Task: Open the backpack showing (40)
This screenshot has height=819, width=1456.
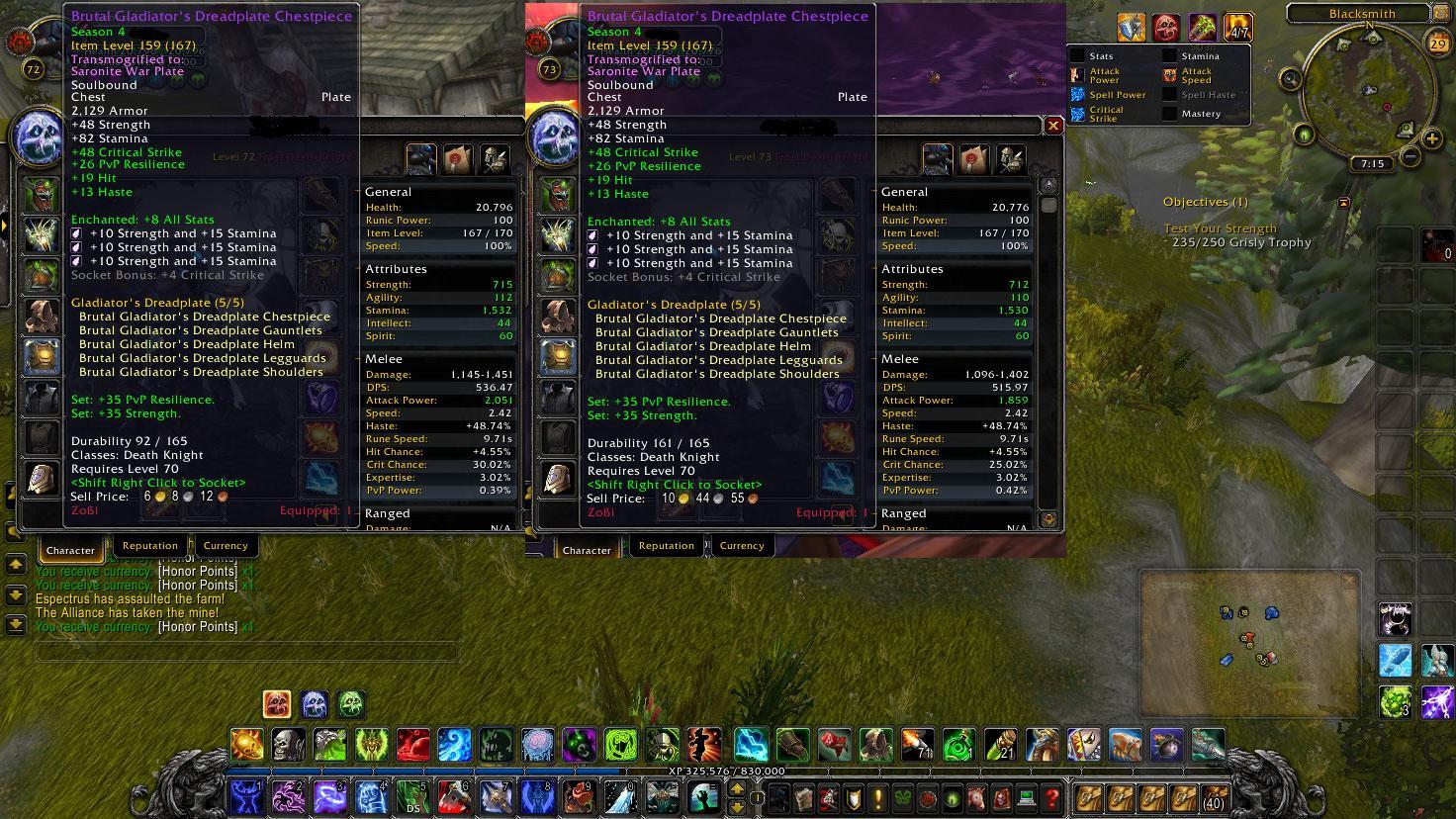Action: pos(1213,797)
